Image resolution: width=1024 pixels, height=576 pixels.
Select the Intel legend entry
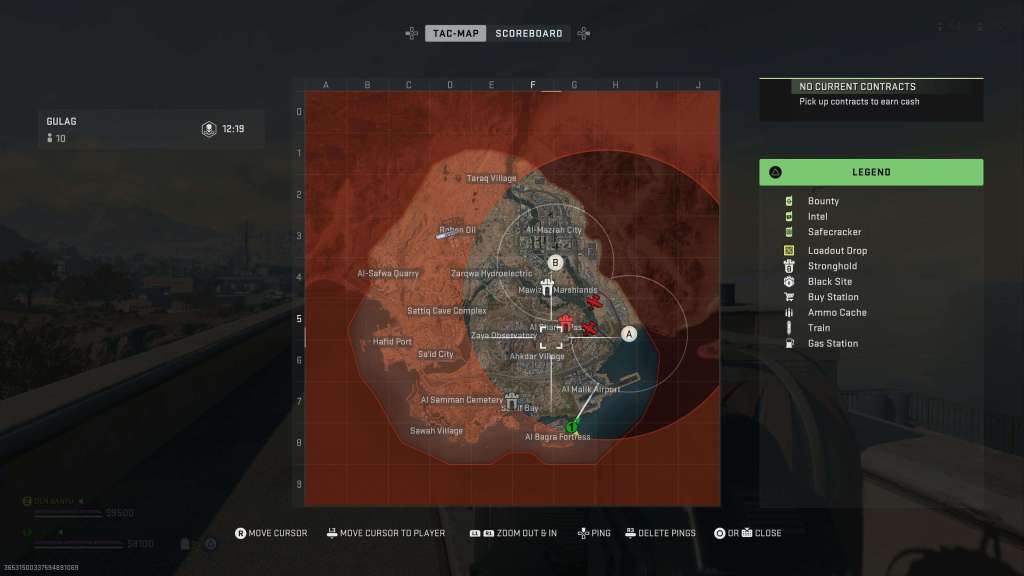(817, 216)
